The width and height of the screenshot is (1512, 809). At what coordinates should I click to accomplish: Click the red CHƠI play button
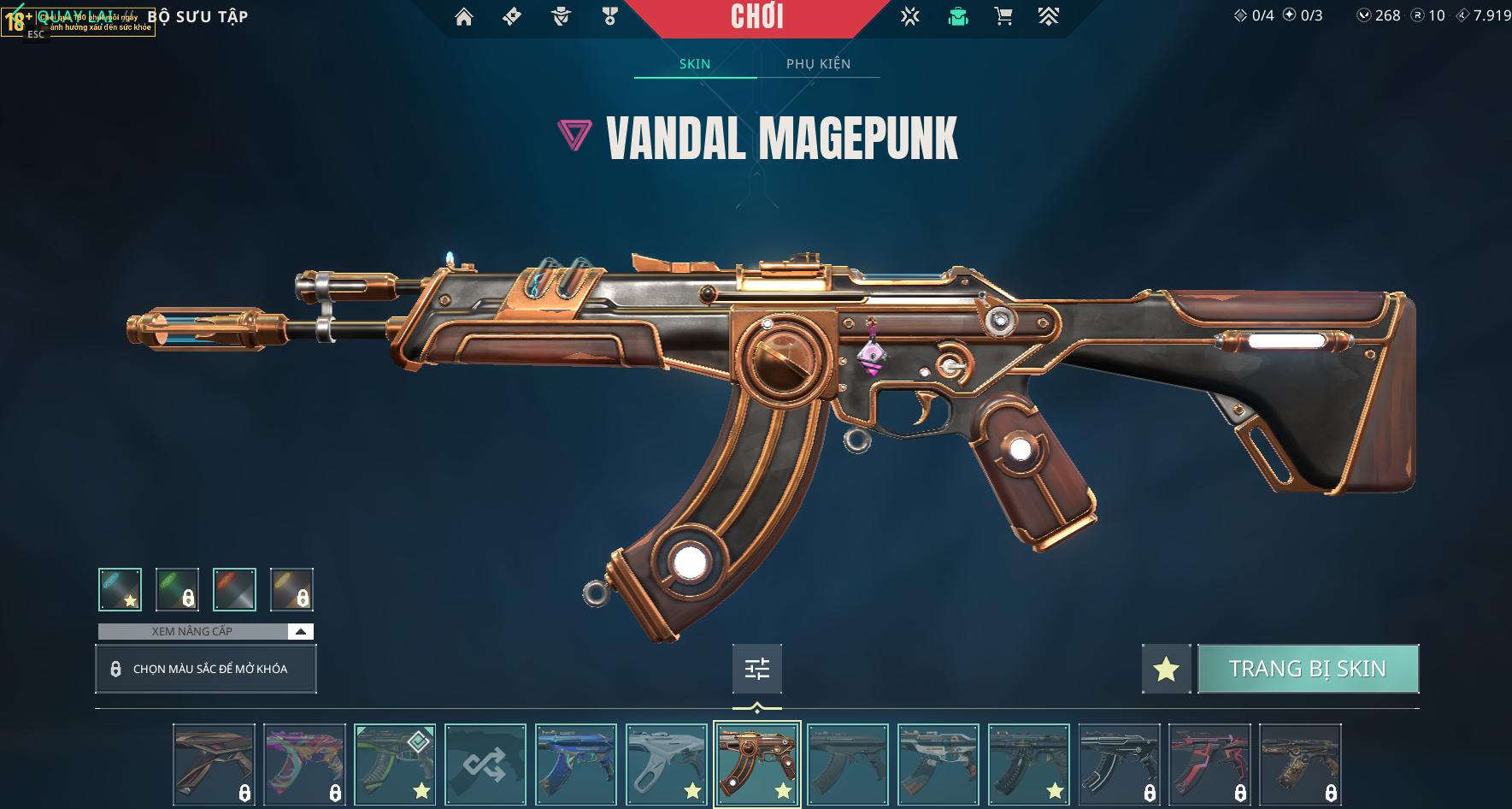tap(757, 17)
